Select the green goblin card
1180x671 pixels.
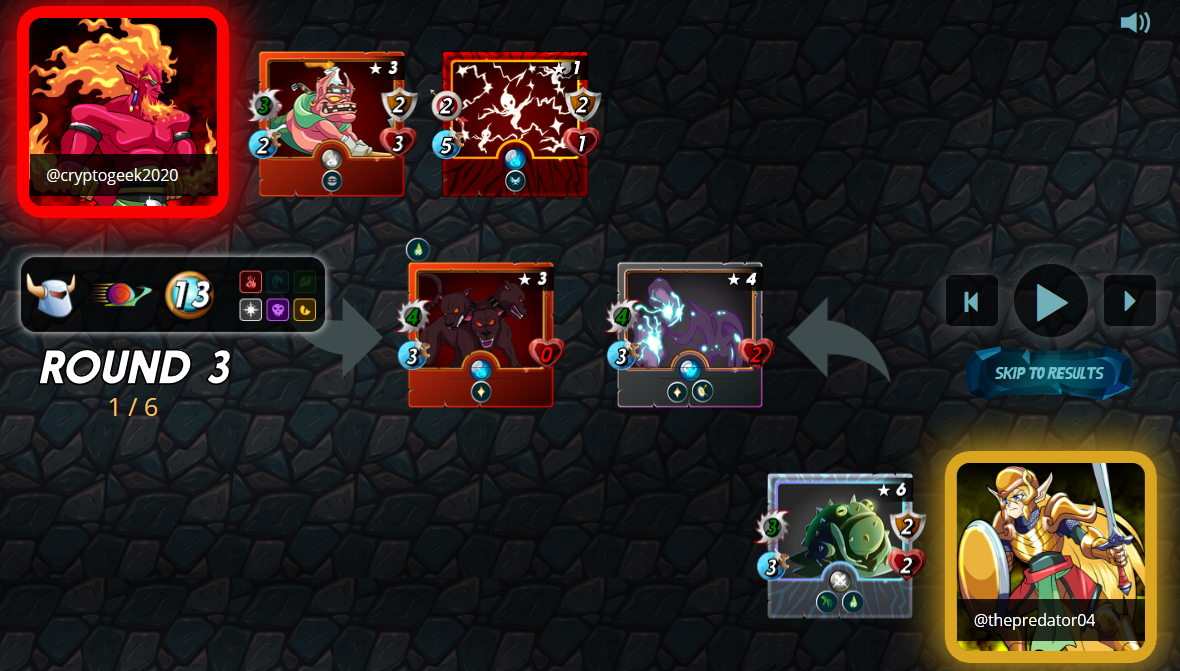click(x=331, y=124)
